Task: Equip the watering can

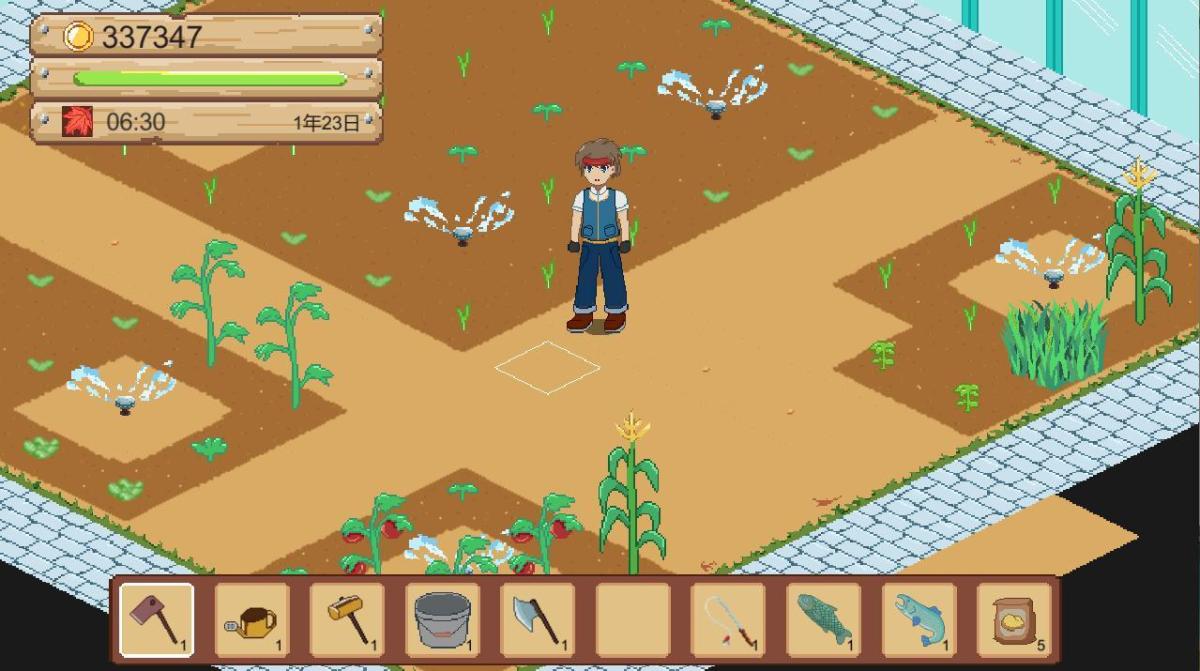Action: coord(252,619)
